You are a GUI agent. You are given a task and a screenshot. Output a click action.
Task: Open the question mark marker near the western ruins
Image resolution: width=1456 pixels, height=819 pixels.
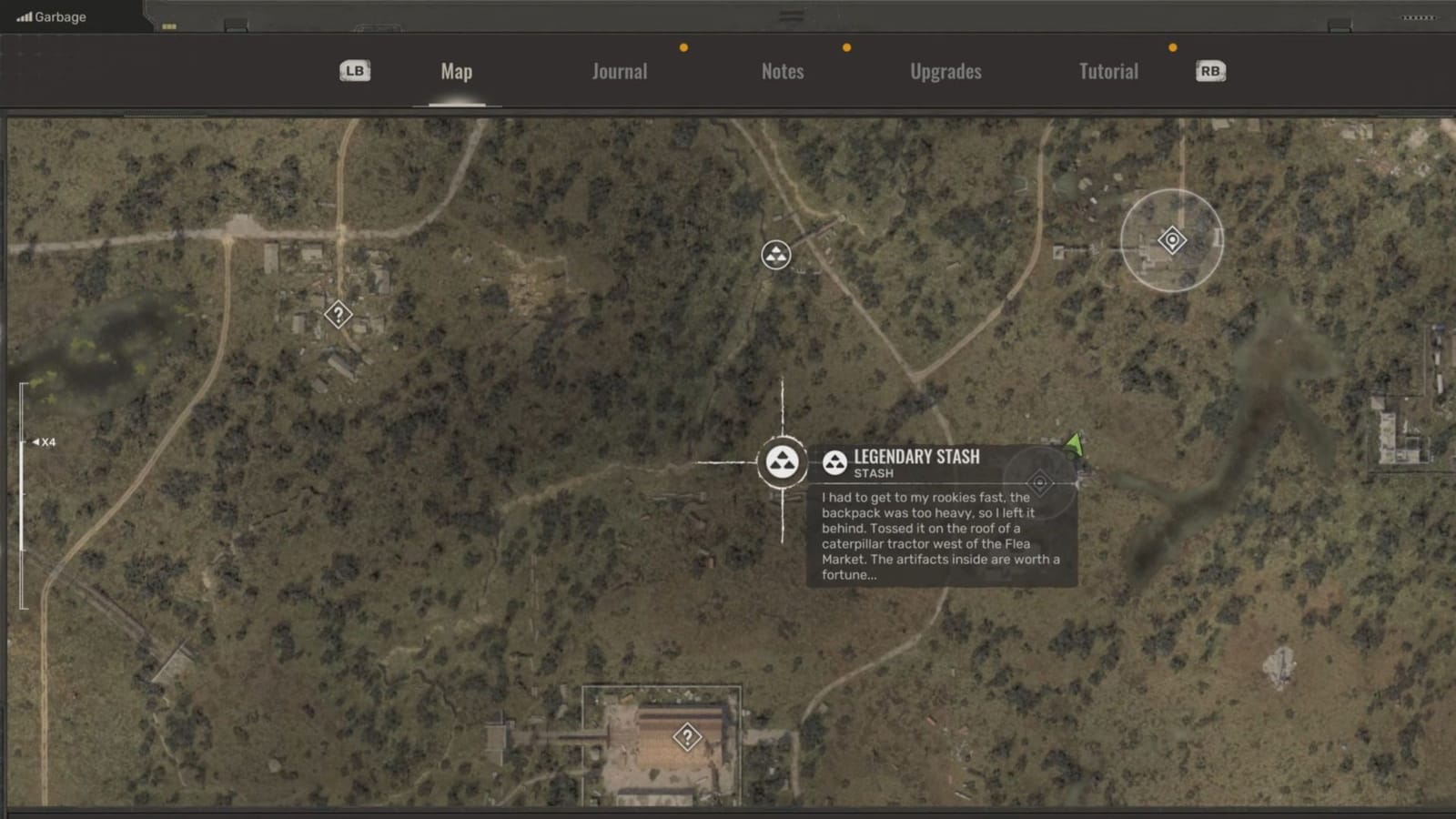tap(339, 315)
